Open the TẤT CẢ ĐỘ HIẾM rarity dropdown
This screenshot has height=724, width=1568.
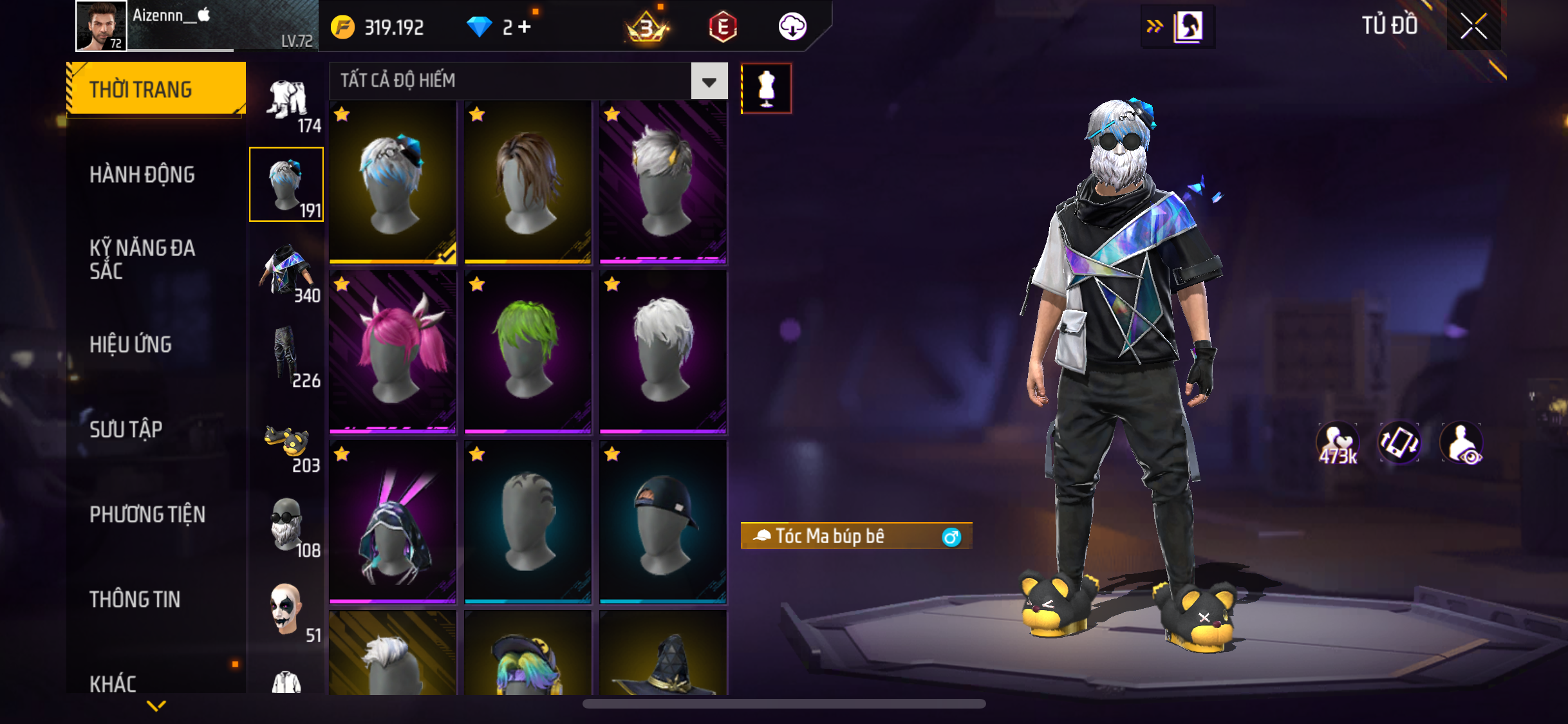pos(709,81)
